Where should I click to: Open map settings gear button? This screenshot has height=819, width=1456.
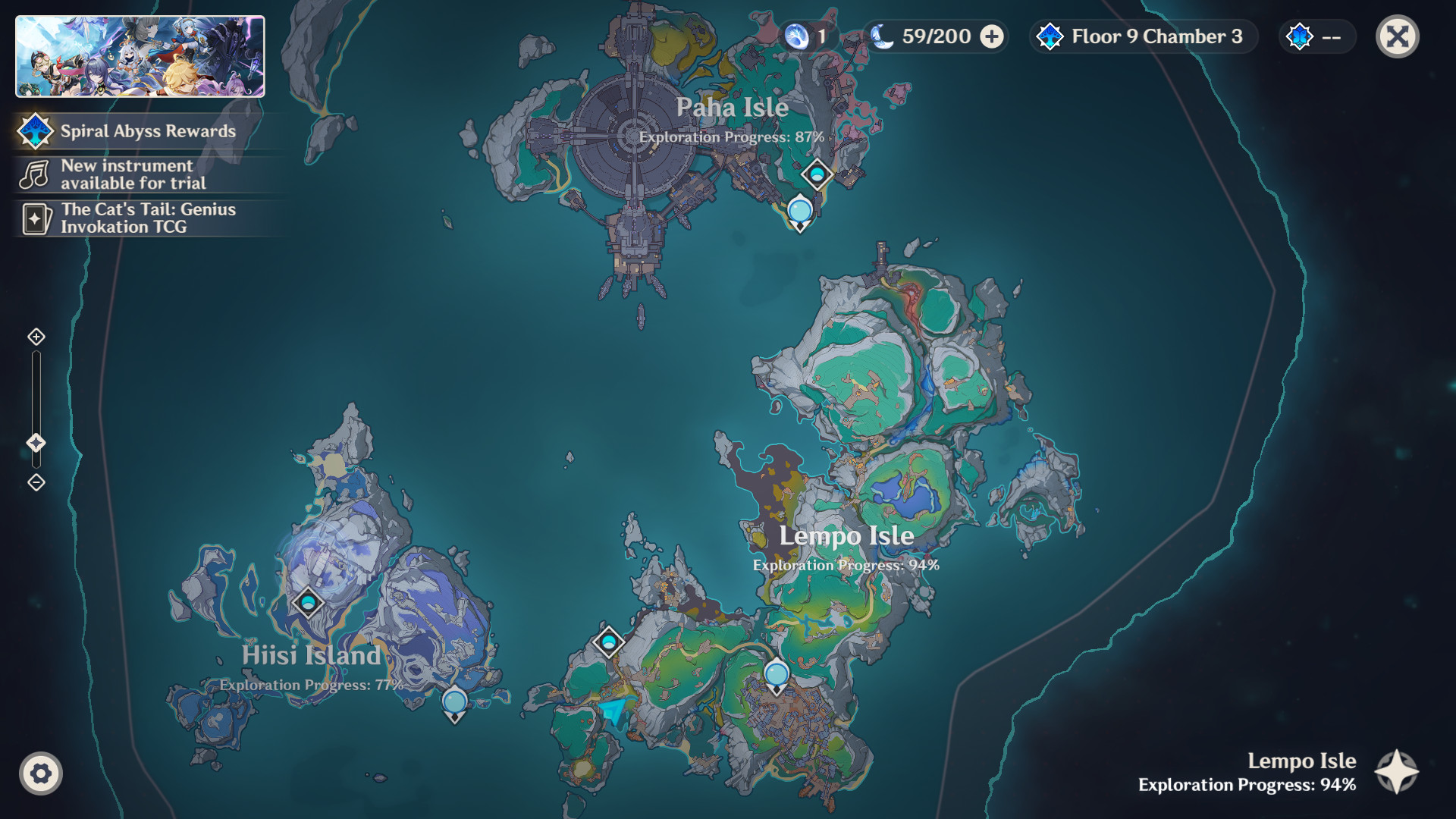[41, 773]
